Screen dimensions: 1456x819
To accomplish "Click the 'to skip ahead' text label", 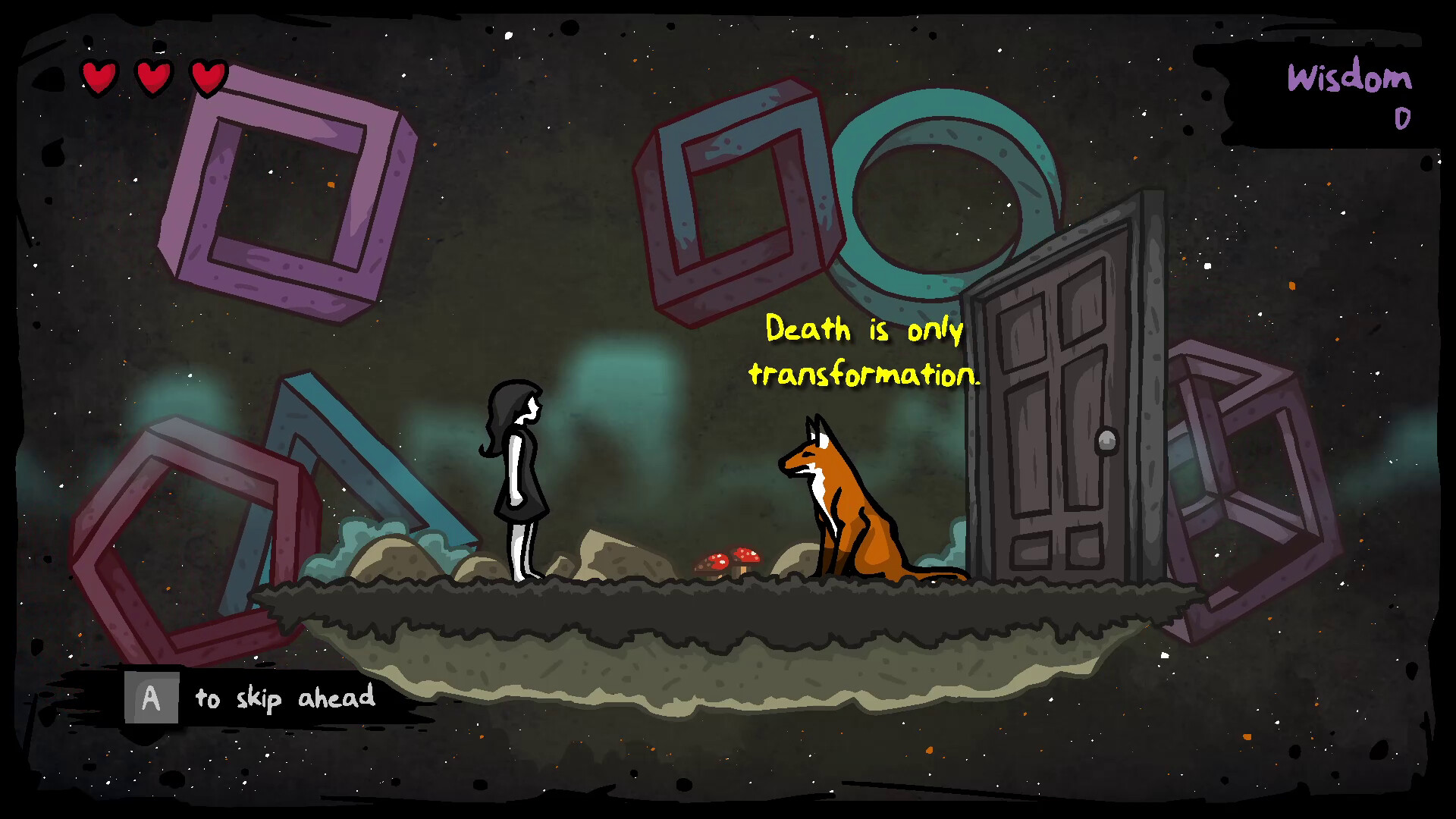I will pyautogui.click(x=284, y=699).
